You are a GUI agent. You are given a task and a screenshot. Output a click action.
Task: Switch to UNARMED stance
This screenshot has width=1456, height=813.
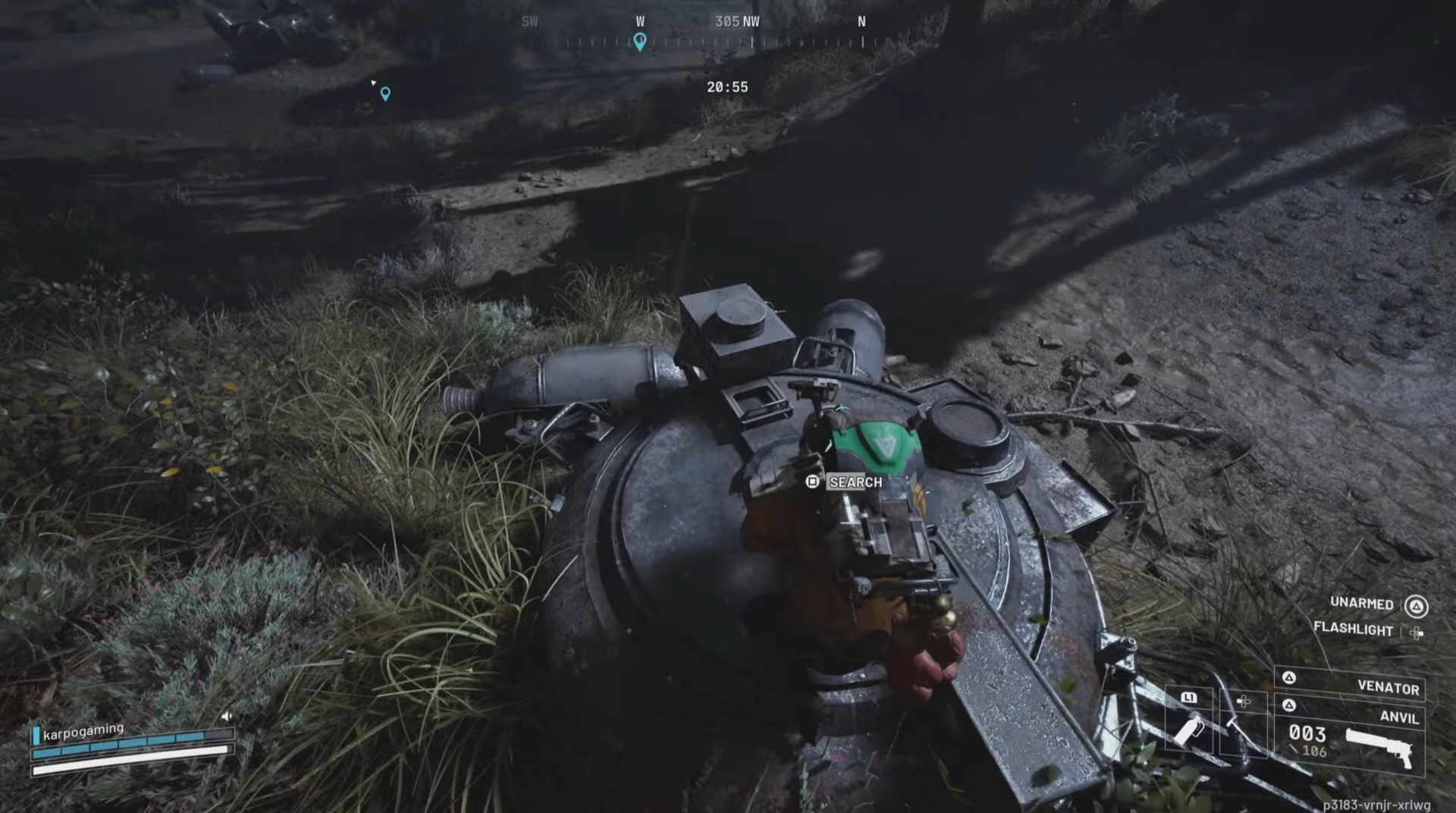click(1362, 604)
